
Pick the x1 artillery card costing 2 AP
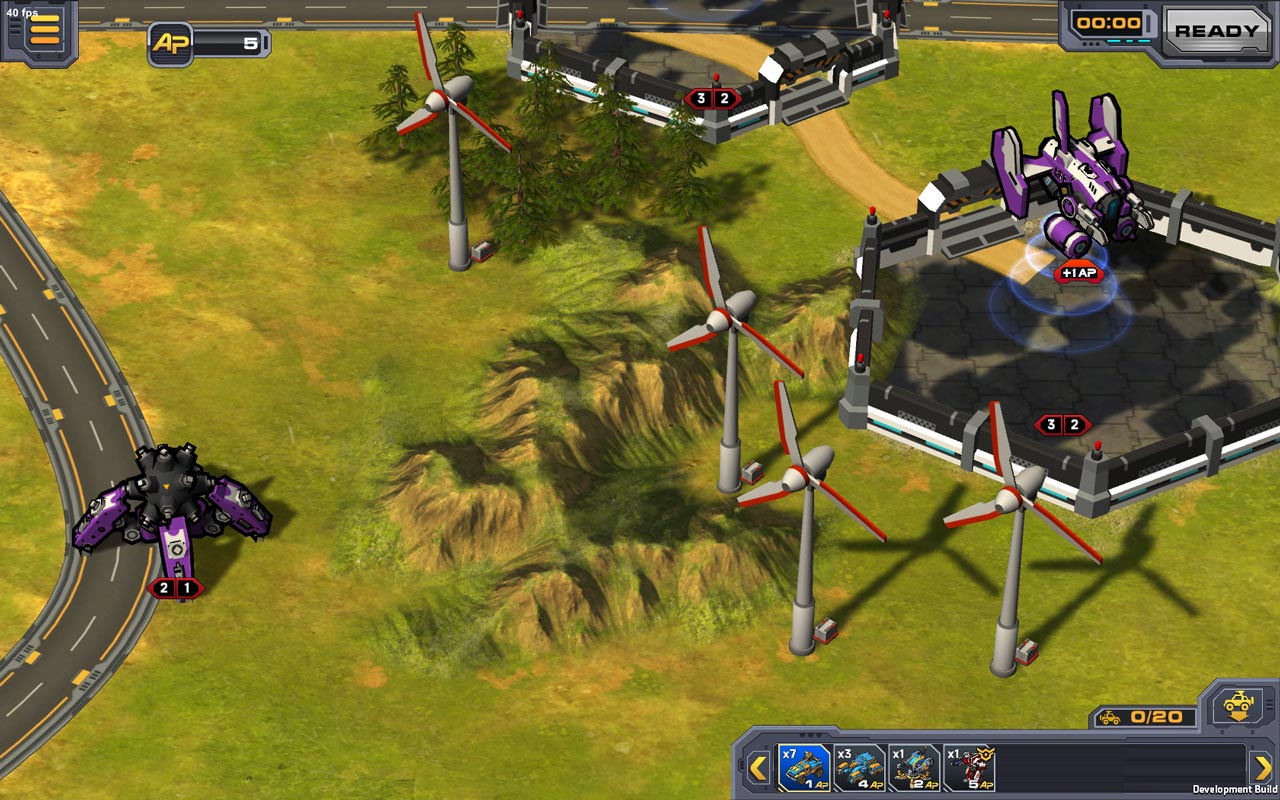pos(915,768)
